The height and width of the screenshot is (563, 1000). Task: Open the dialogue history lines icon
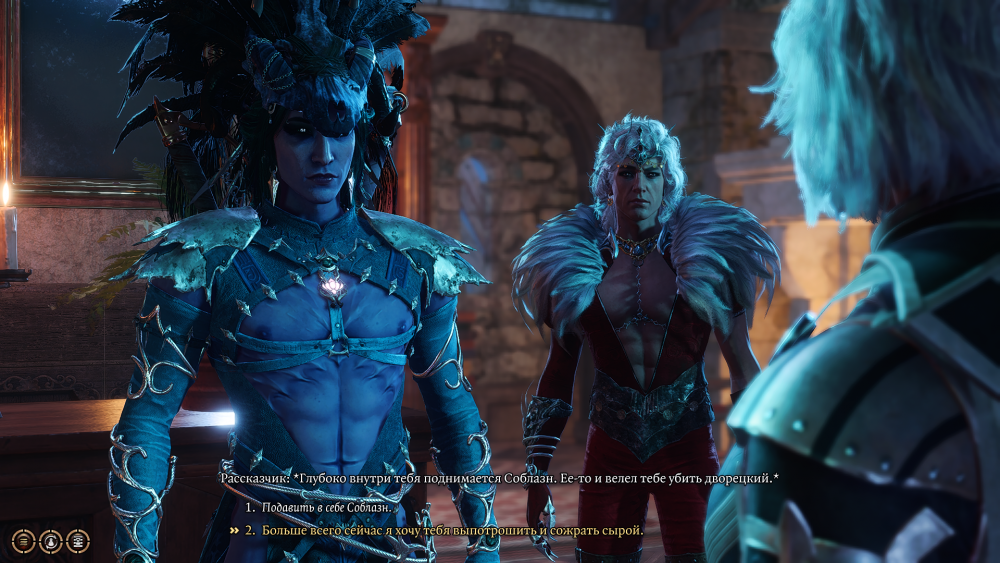(x=23, y=541)
